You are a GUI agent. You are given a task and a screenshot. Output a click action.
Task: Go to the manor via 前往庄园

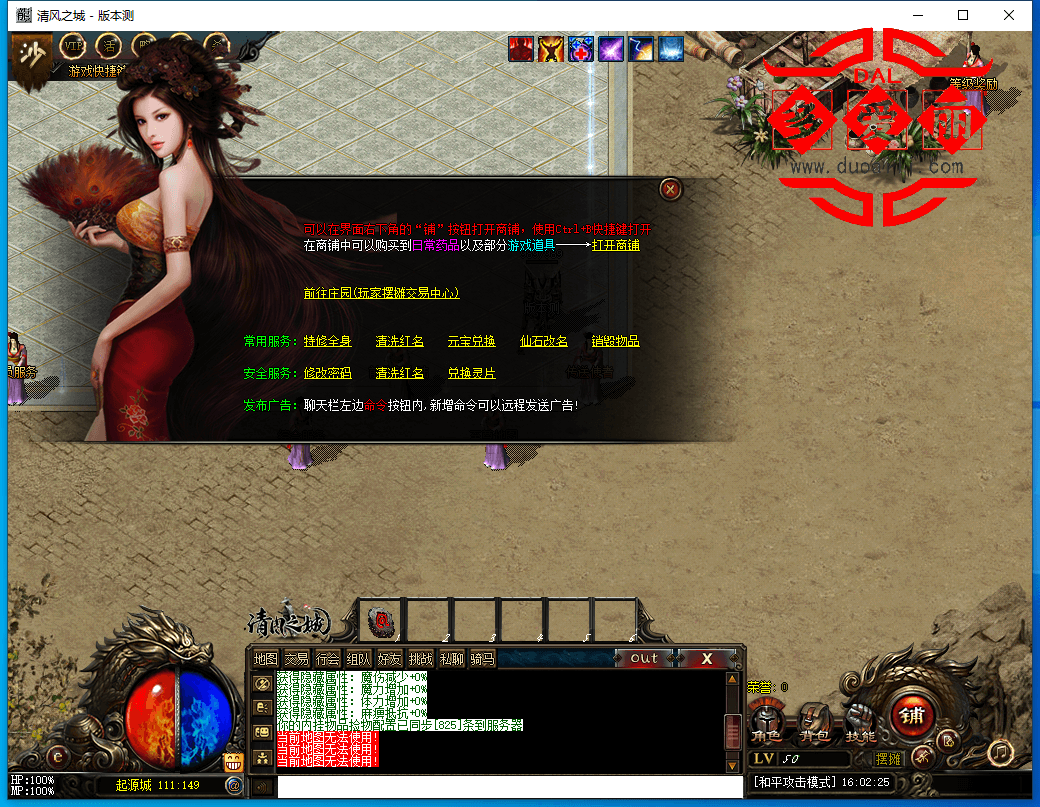click(381, 293)
